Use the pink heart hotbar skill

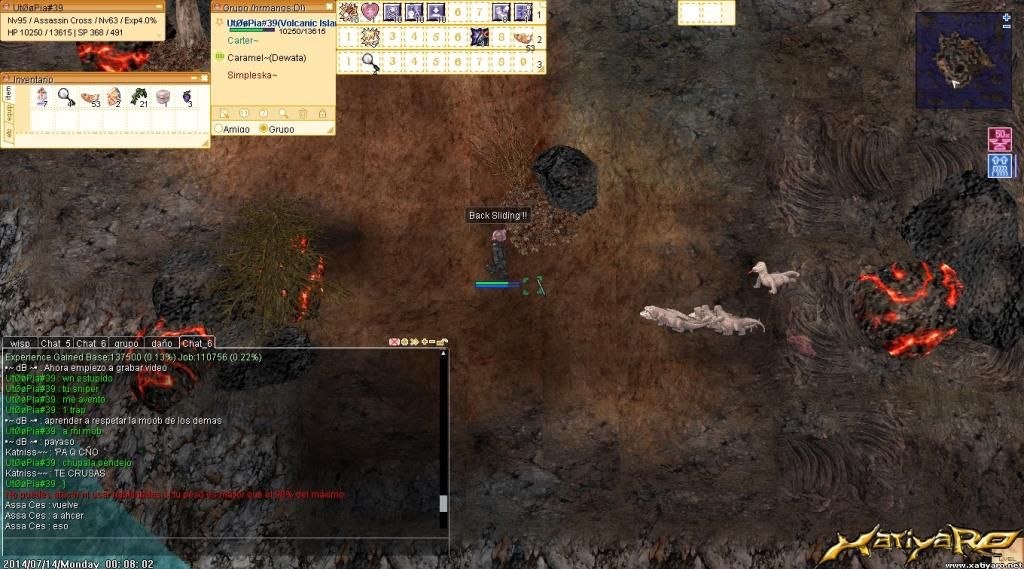point(370,12)
